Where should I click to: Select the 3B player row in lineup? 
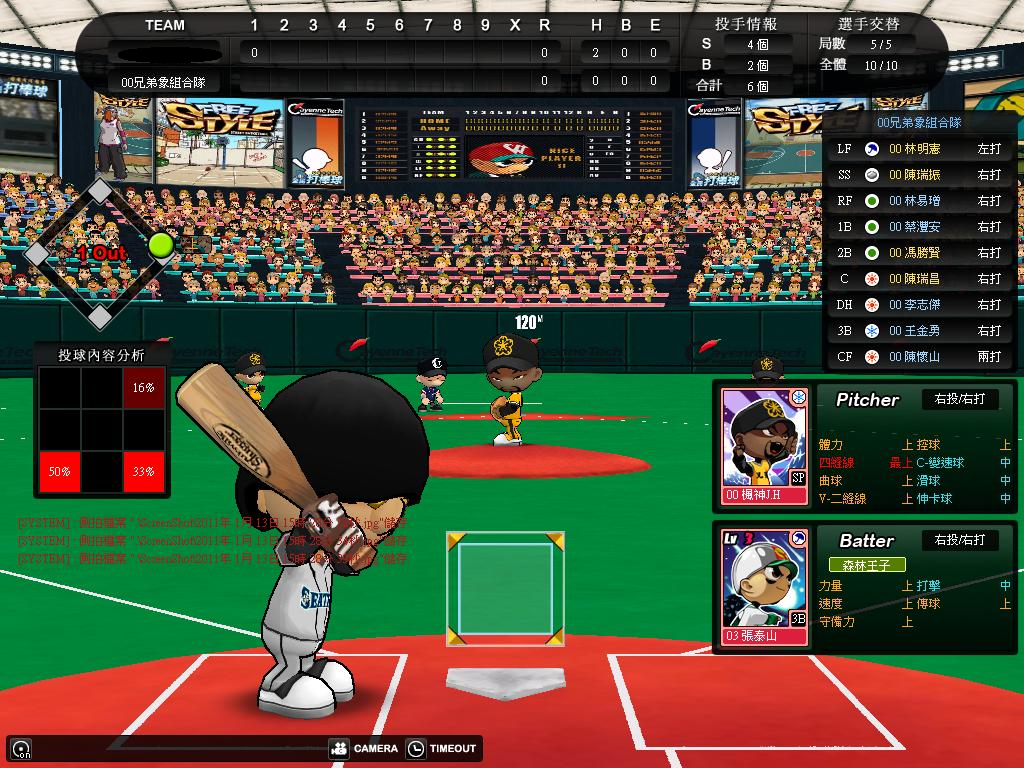(x=918, y=331)
